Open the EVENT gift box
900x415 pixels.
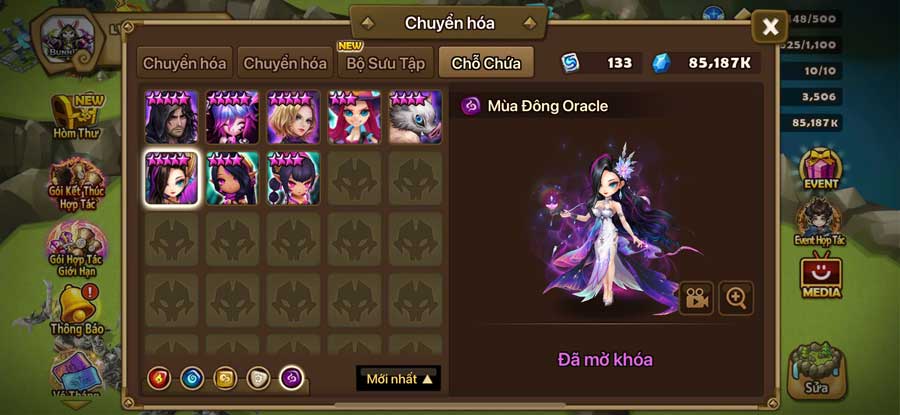pyautogui.click(x=821, y=170)
